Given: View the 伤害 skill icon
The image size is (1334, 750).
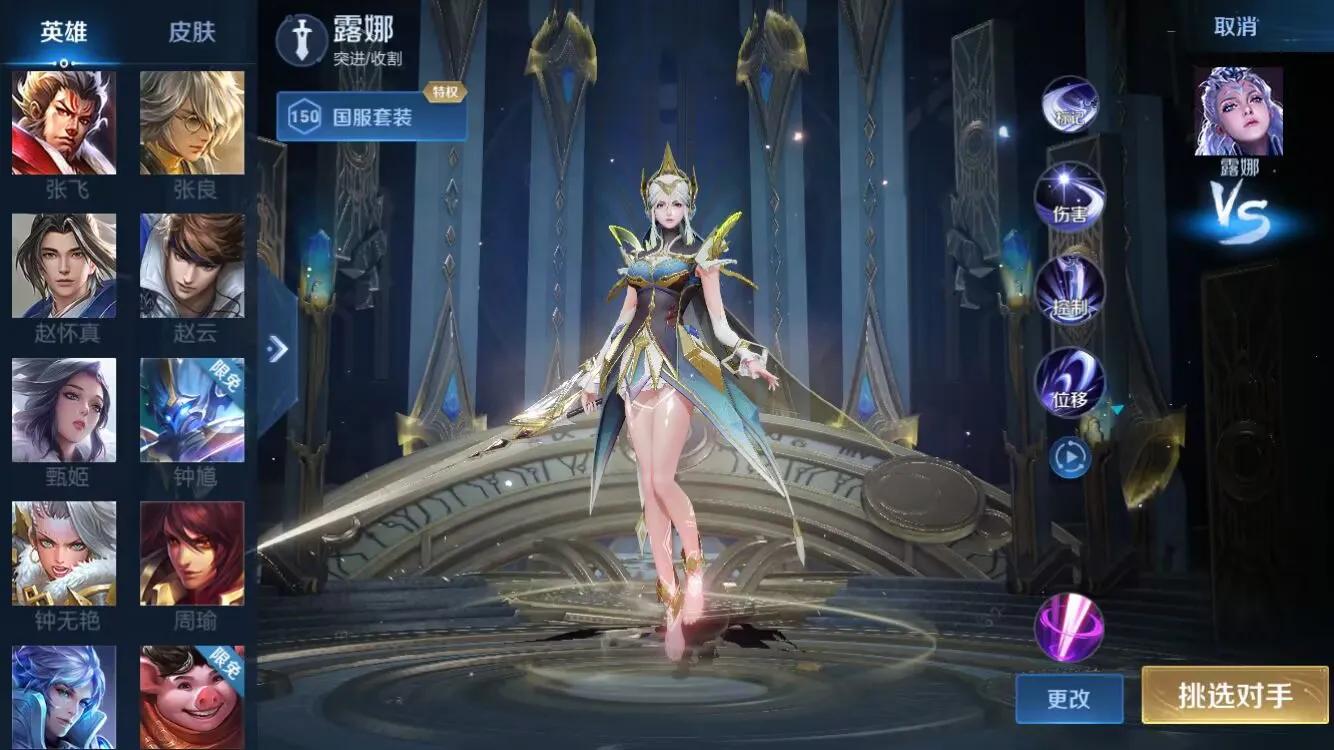Looking at the screenshot, I should click(1070, 197).
